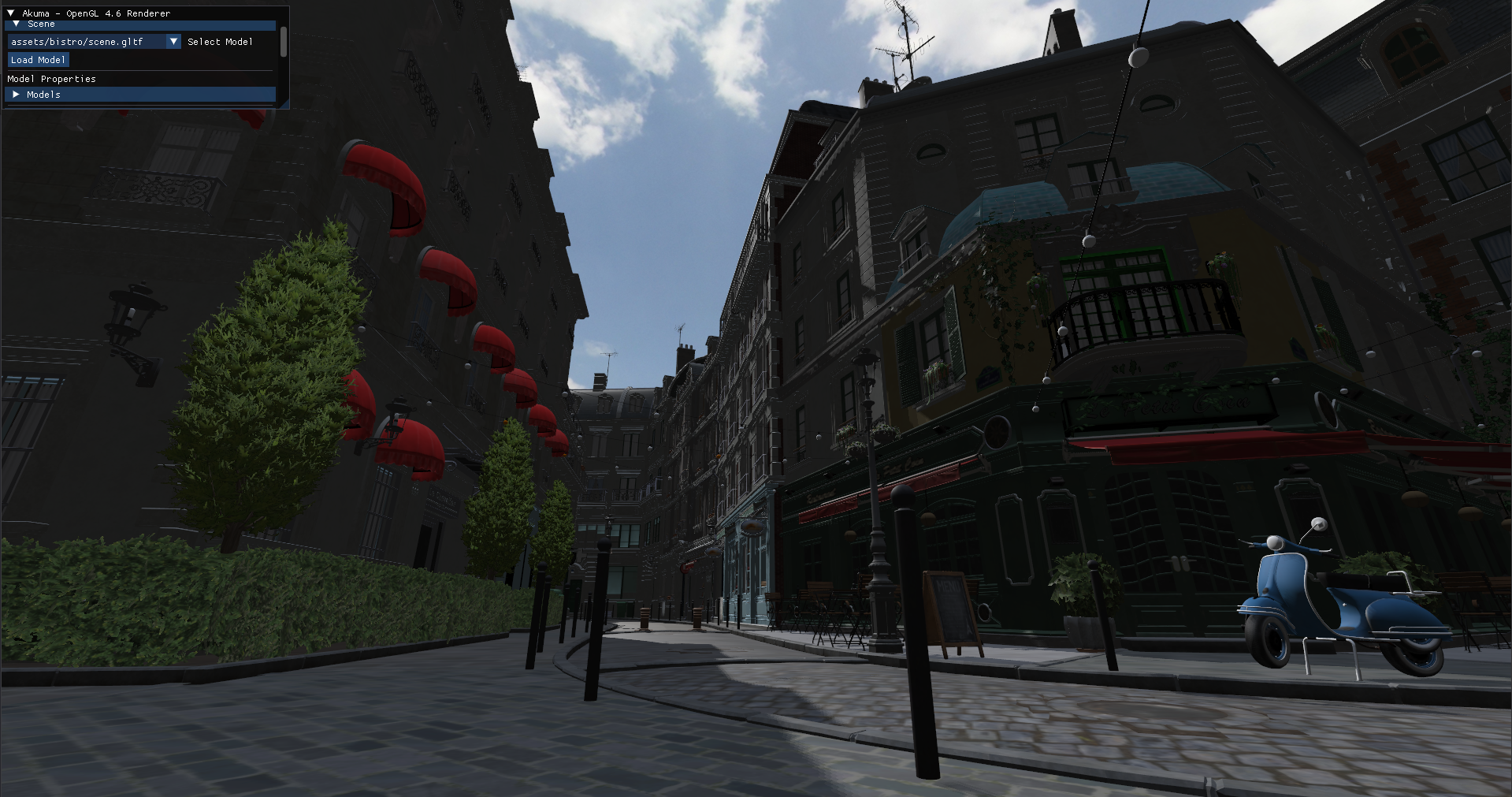This screenshot has width=1512, height=797.
Task: Toggle the Models section open
Action: (x=43, y=94)
